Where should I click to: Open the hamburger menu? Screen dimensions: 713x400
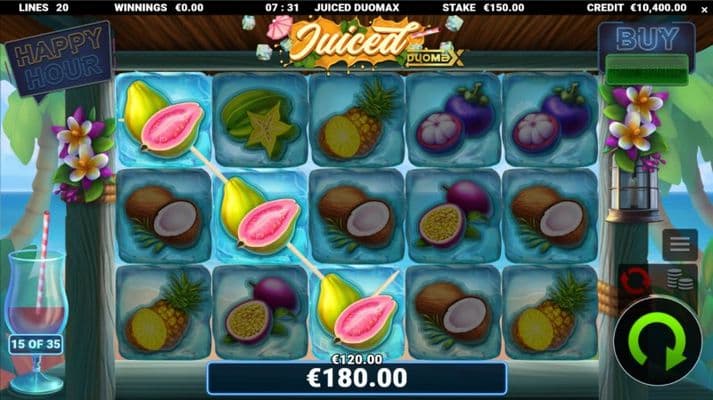[679, 243]
